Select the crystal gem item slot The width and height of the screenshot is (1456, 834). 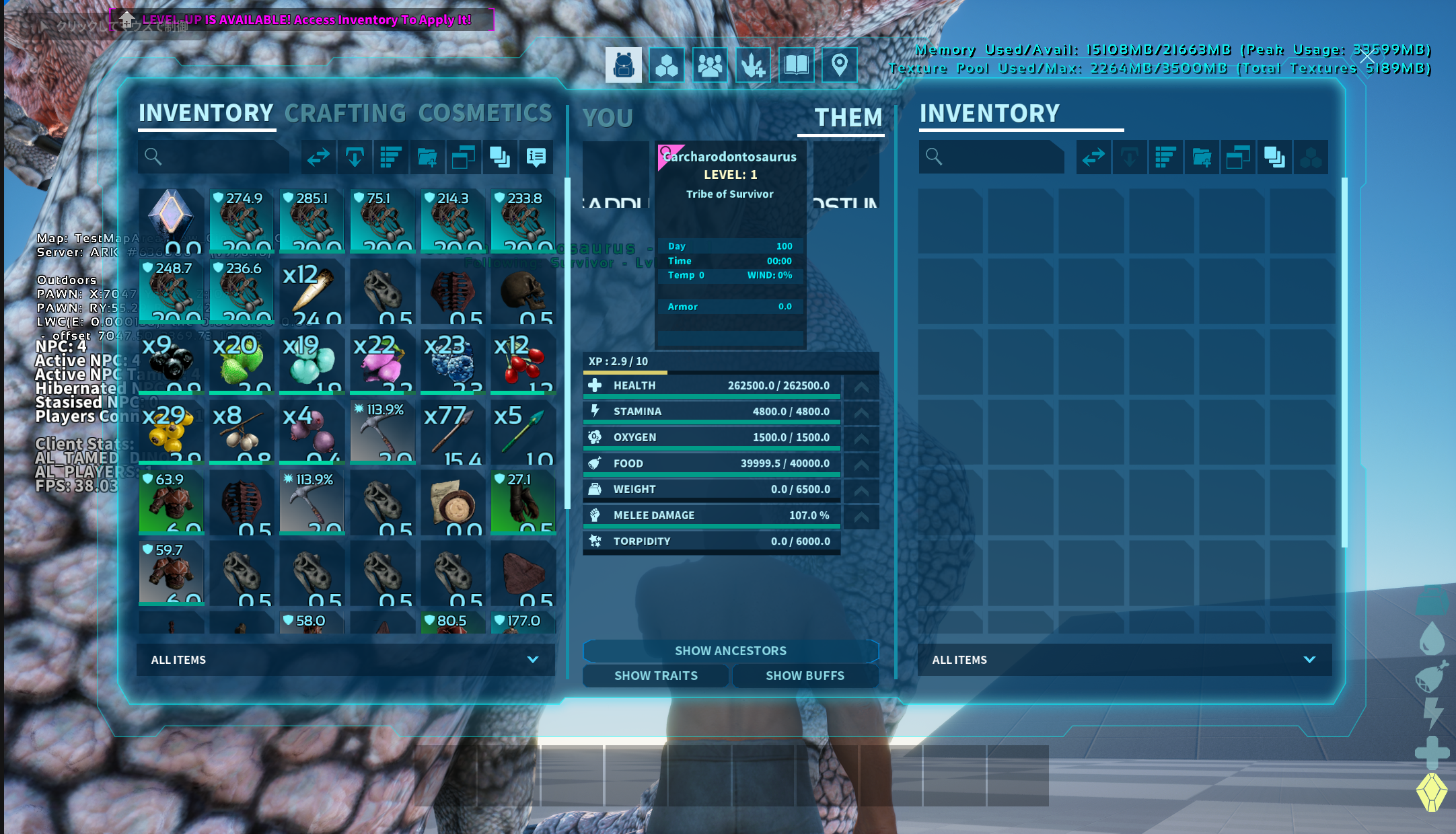[x=171, y=221]
